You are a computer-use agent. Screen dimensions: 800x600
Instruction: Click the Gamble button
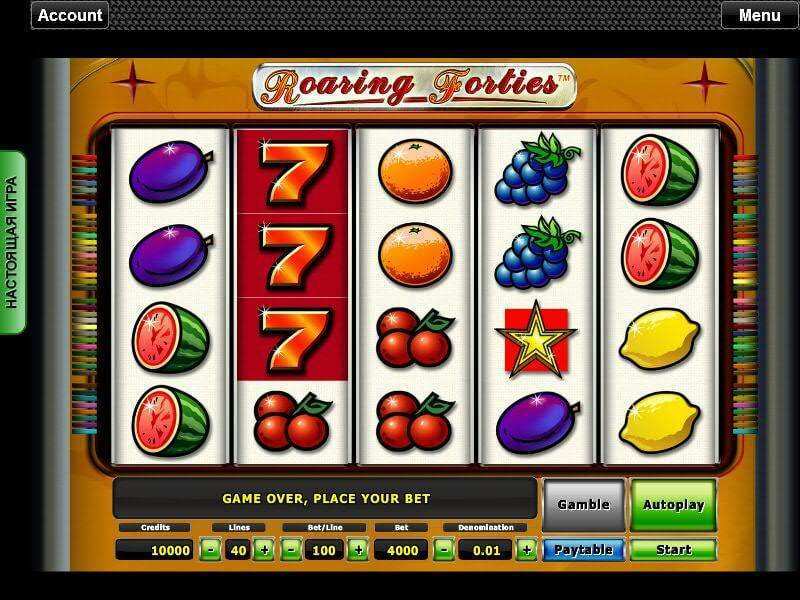(x=584, y=505)
